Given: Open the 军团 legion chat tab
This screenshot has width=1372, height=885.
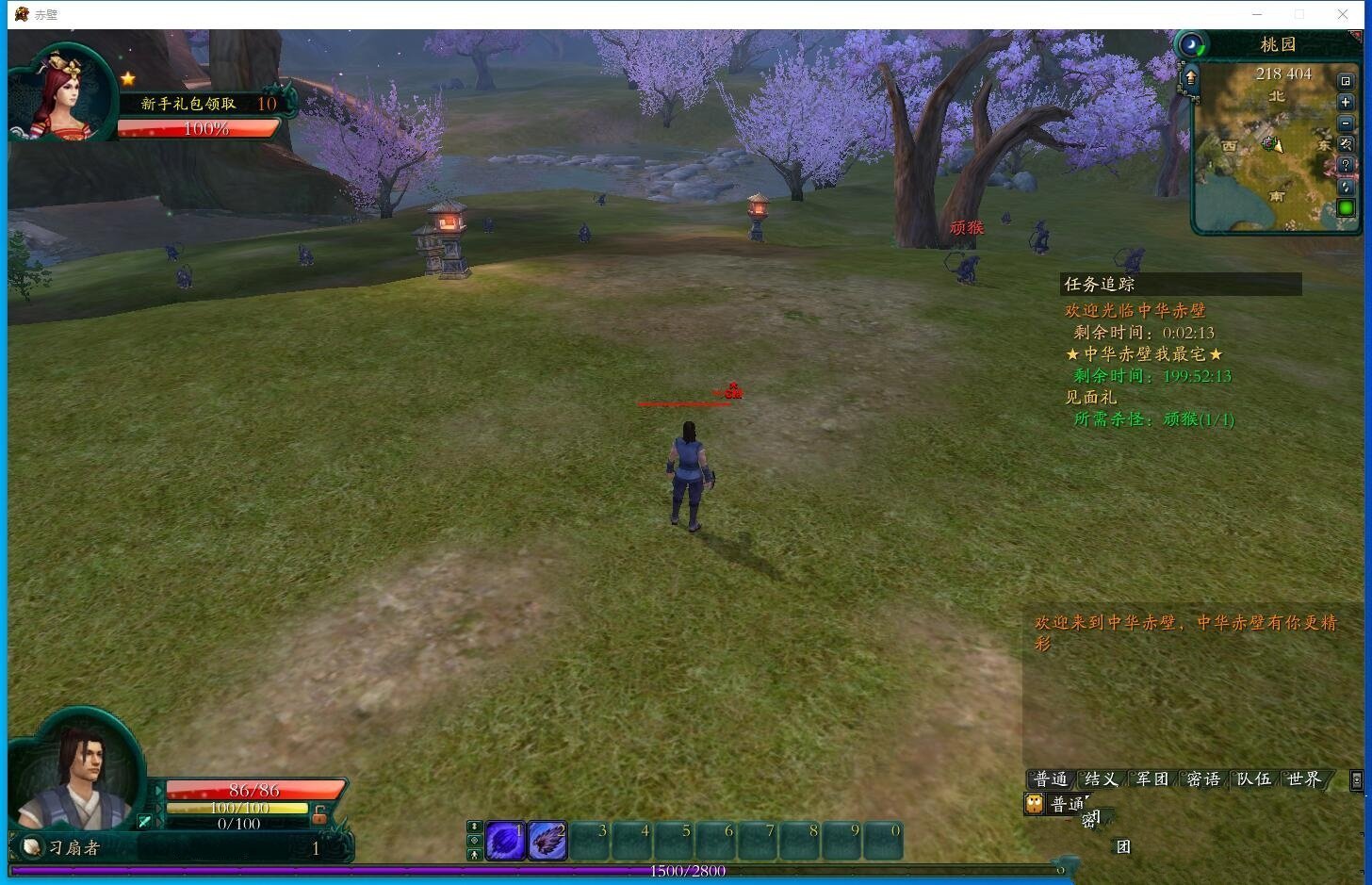Looking at the screenshot, I should 1151,779.
